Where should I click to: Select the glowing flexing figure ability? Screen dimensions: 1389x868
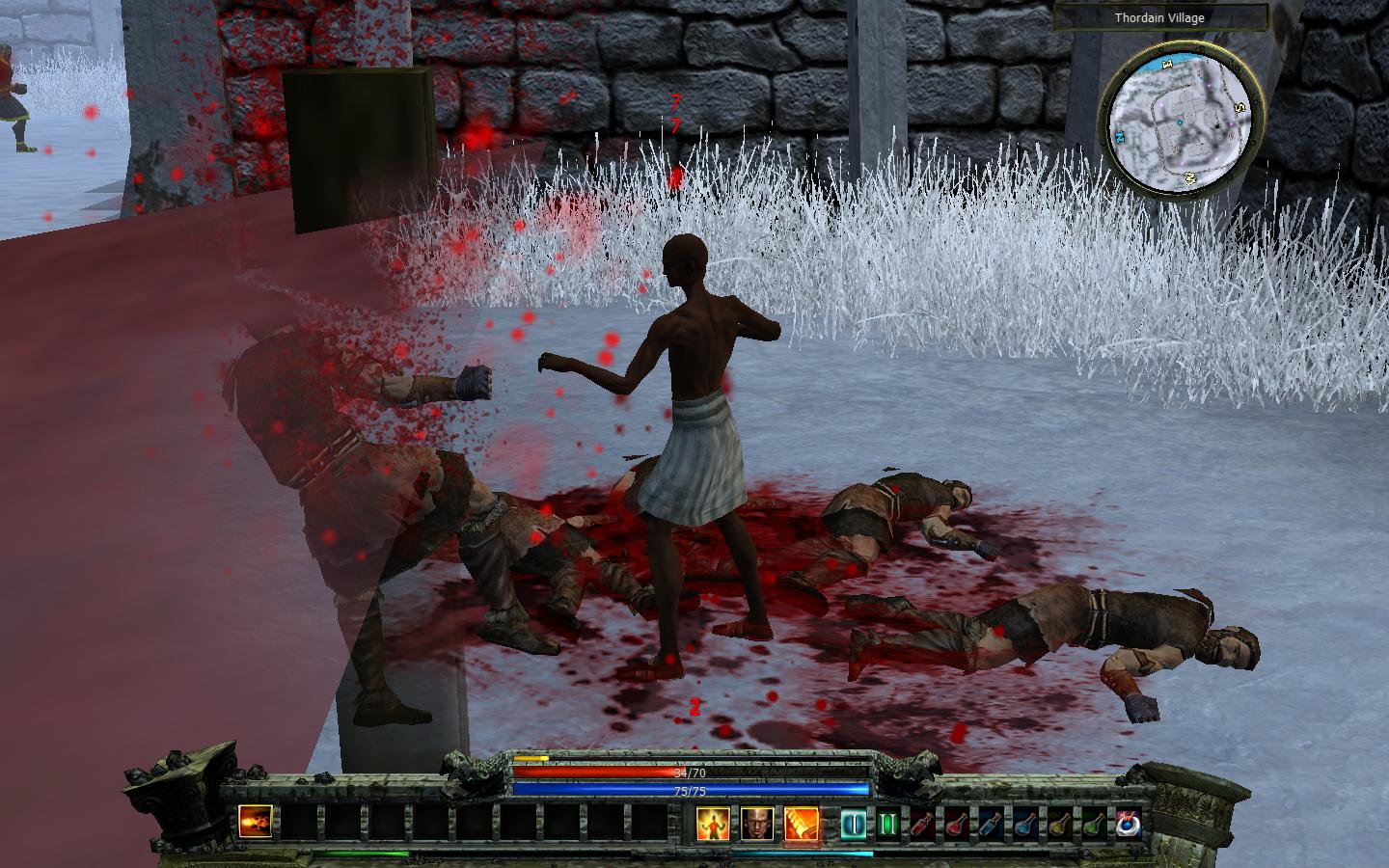[x=713, y=824]
